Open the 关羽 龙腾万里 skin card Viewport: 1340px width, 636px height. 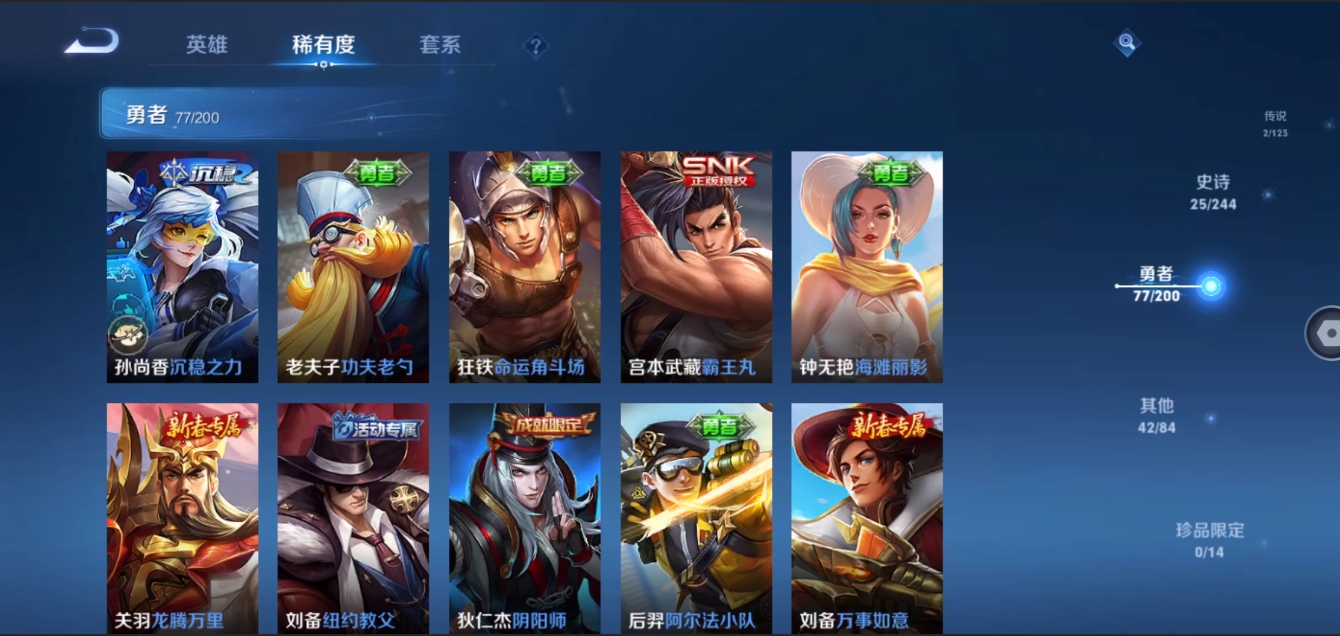182,518
